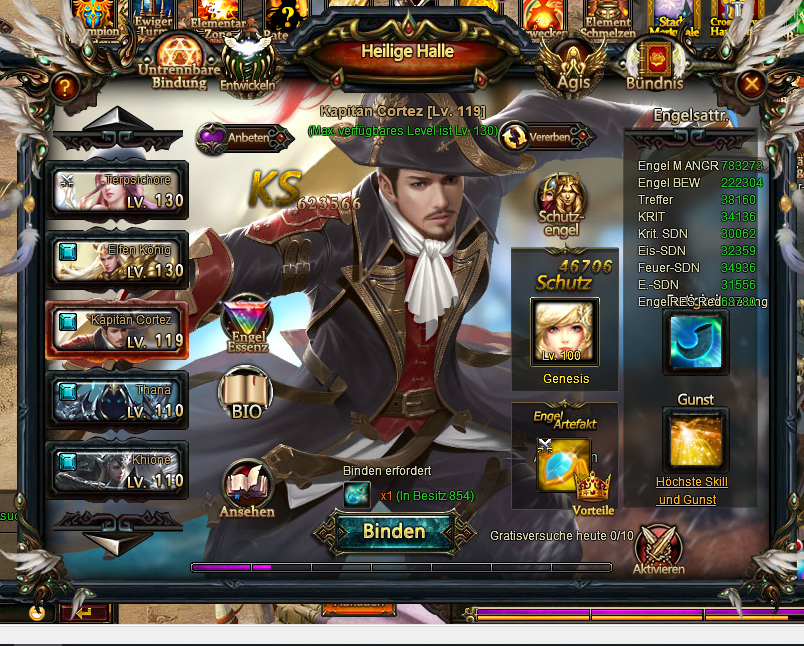Click the Binden button
The height and width of the screenshot is (646, 804).
coord(394,532)
